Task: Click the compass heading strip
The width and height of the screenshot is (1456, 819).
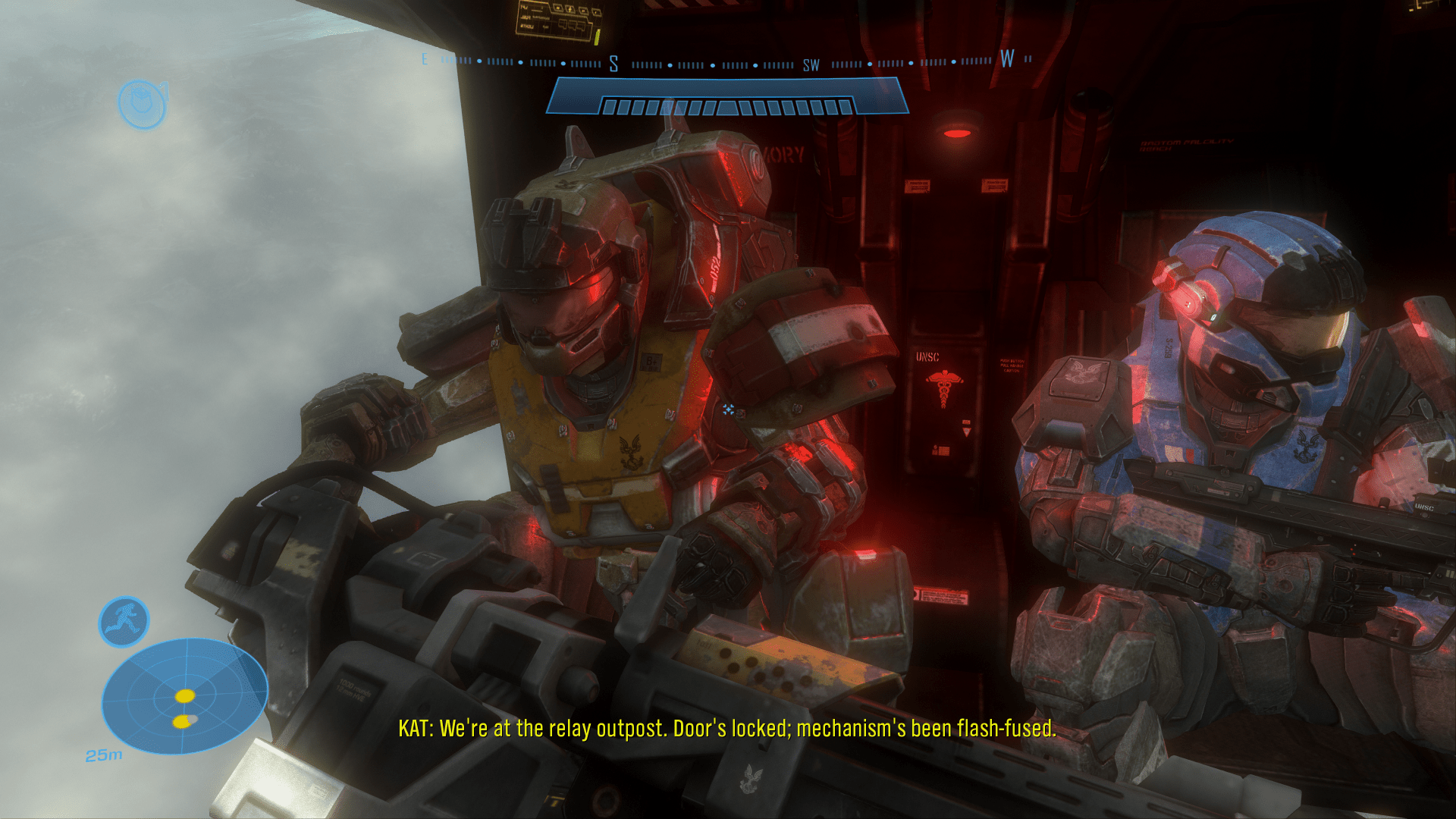Action: coord(726,63)
